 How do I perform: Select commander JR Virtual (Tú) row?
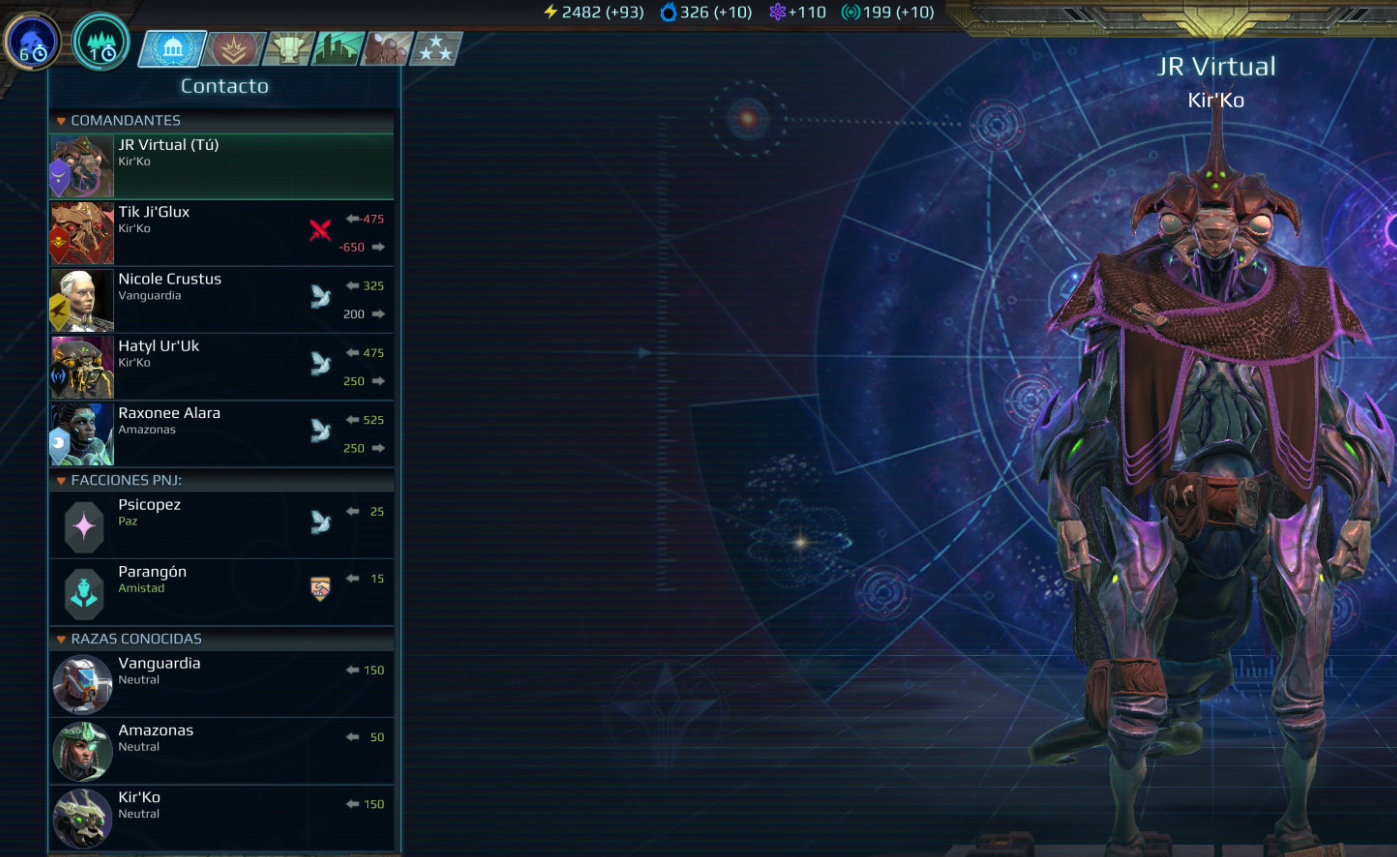pos(221,166)
